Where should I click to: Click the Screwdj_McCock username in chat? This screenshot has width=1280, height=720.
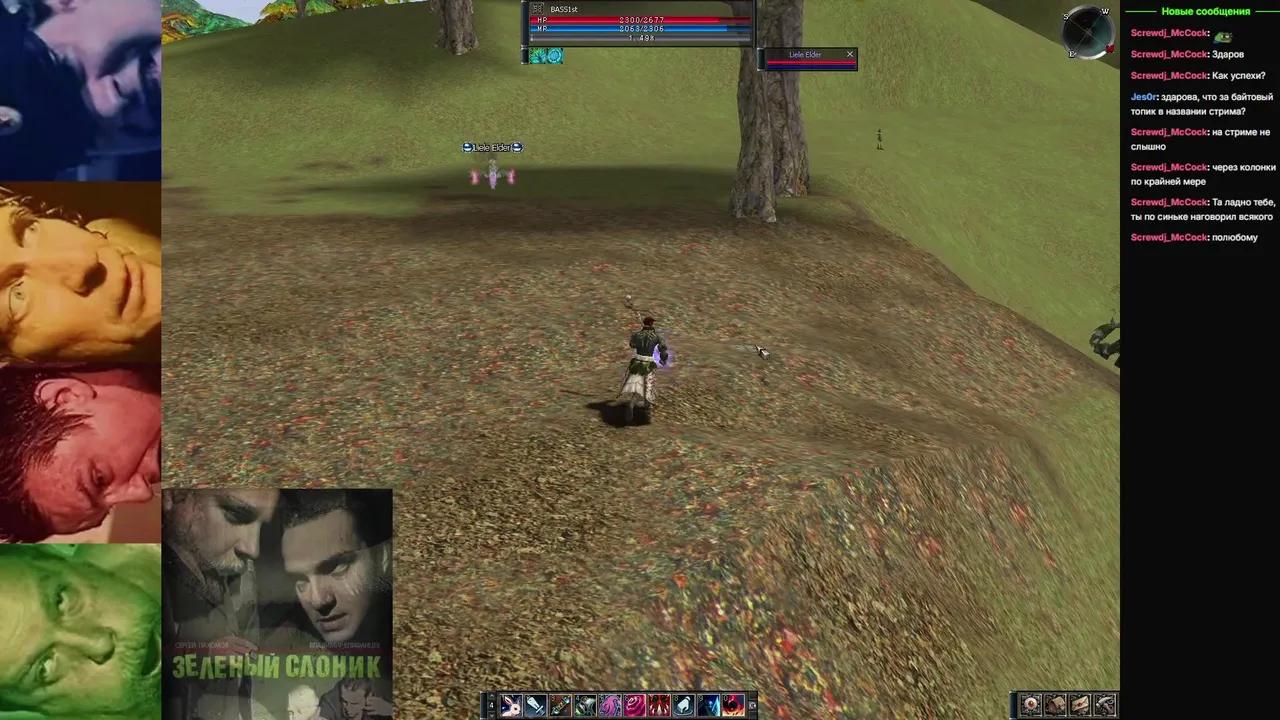1168,32
